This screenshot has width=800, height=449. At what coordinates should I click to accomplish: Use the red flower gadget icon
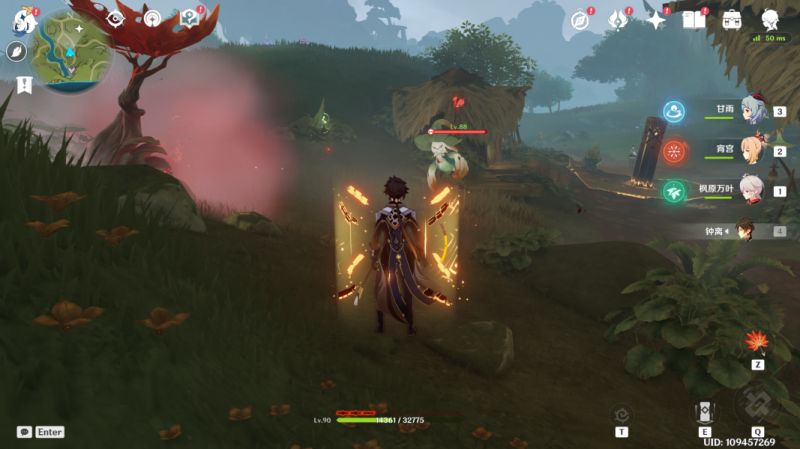pyautogui.click(x=757, y=342)
